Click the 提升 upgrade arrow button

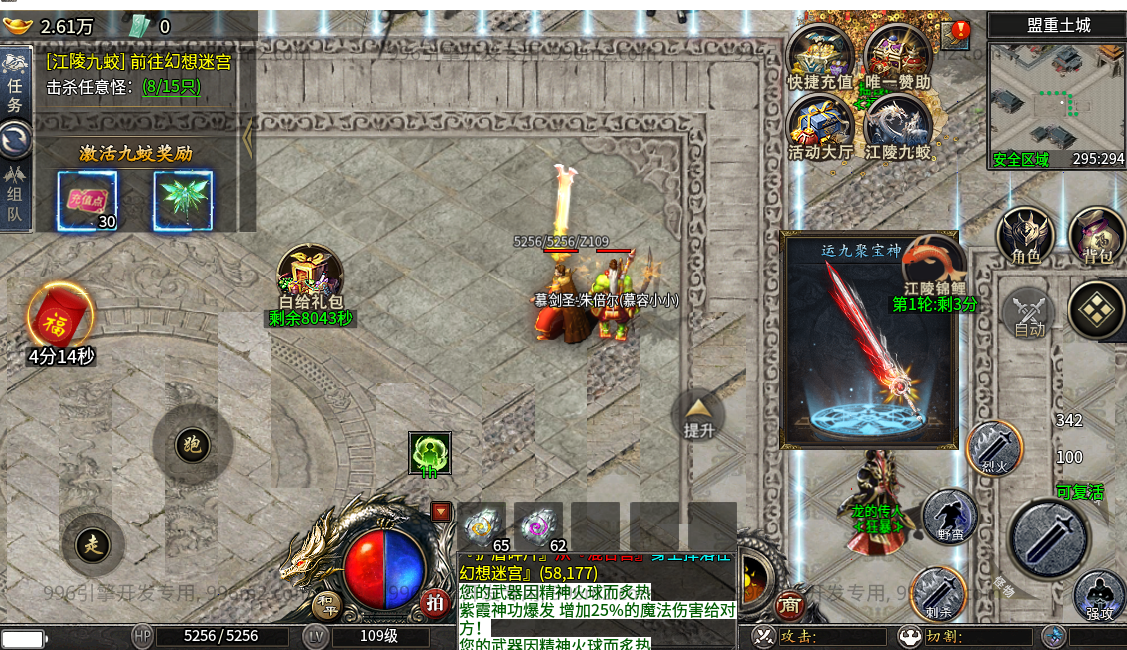(698, 412)
